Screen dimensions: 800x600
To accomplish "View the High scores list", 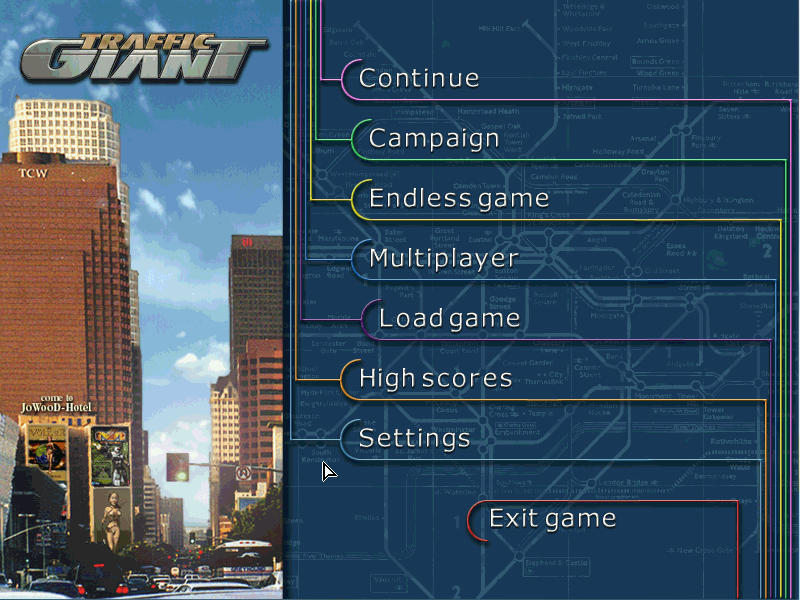I will 435,378.
